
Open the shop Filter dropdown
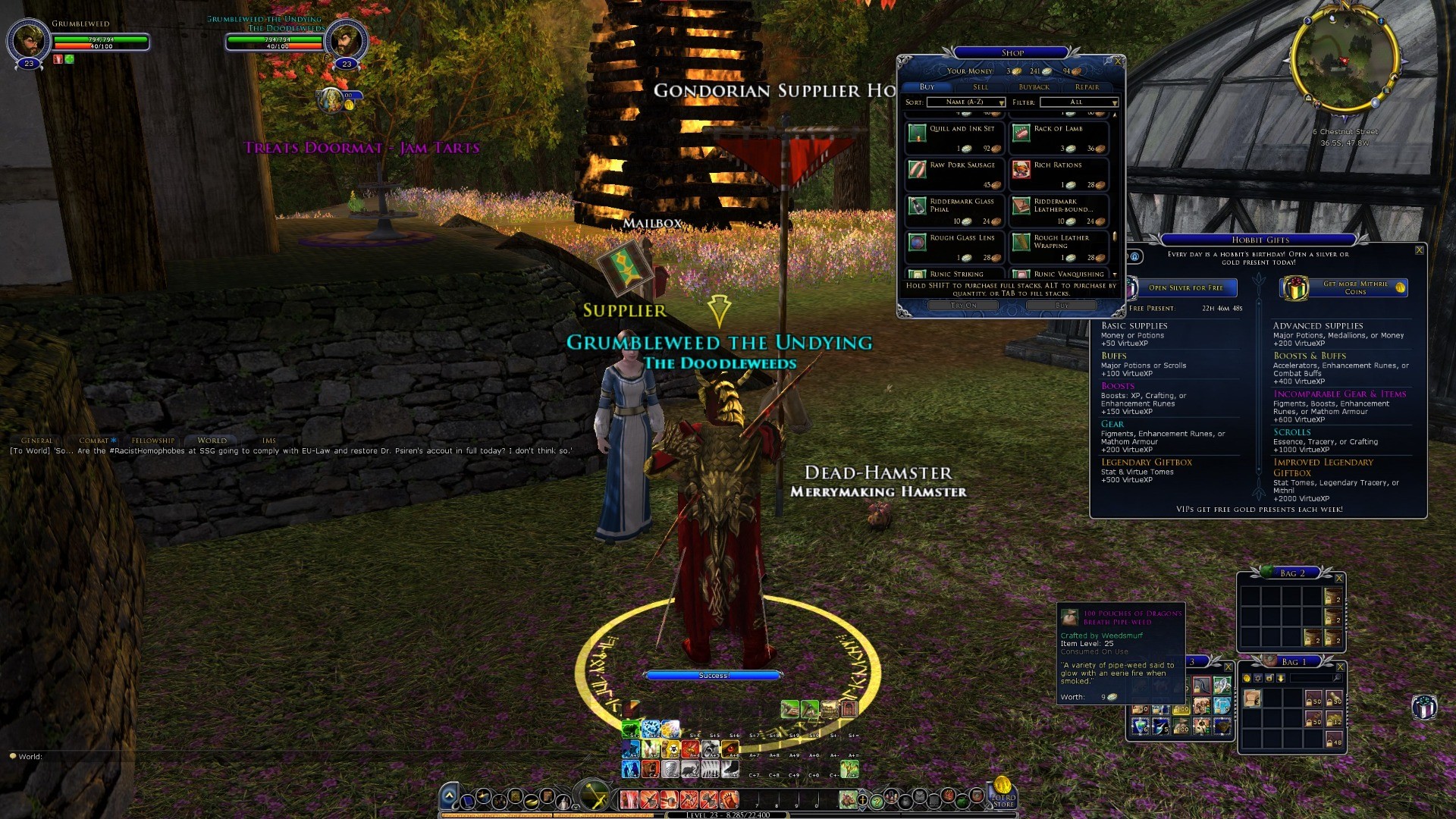[x=1079, y=102]
